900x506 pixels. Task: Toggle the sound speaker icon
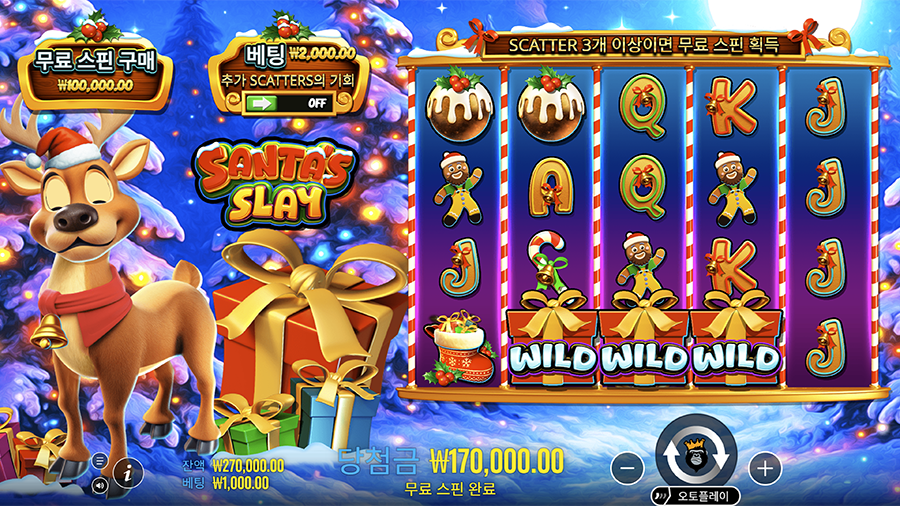pos(99,485)
